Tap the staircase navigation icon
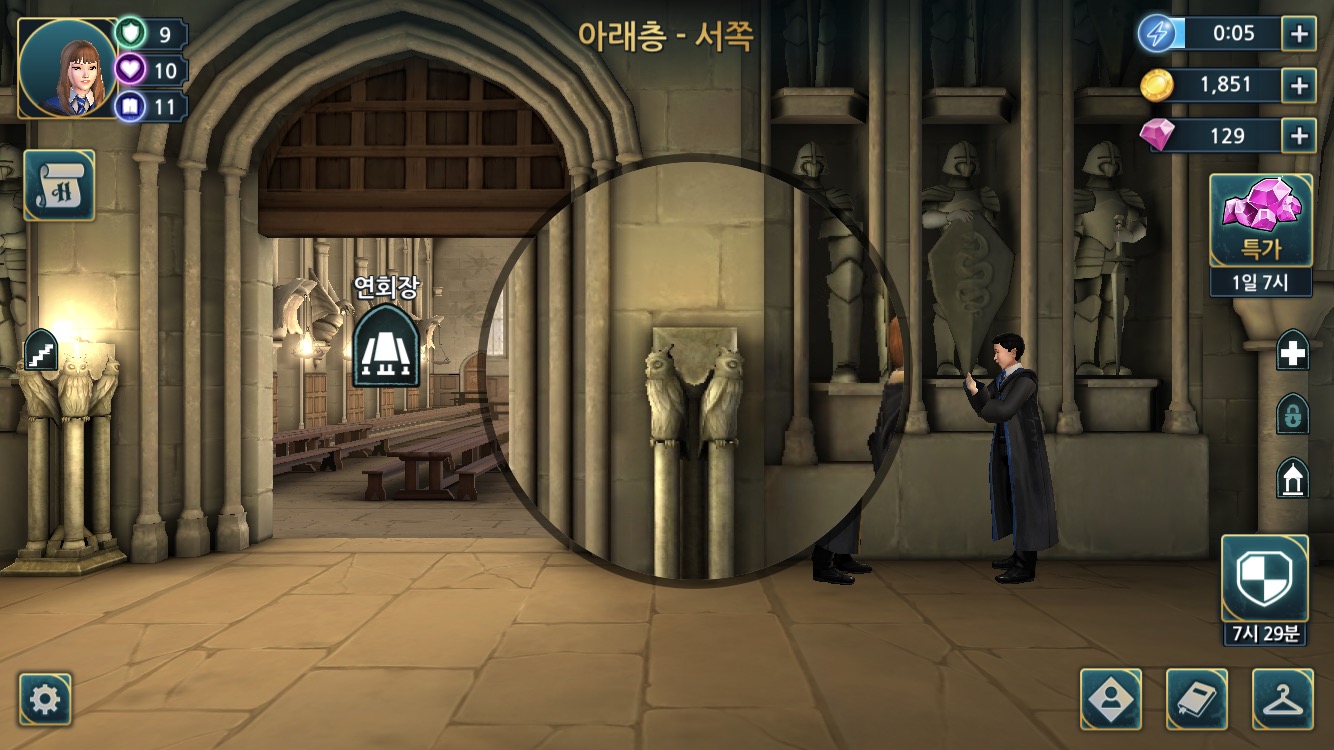Image resolution: width=1334 pixels, height=750 pixels. tap(42, 351)
